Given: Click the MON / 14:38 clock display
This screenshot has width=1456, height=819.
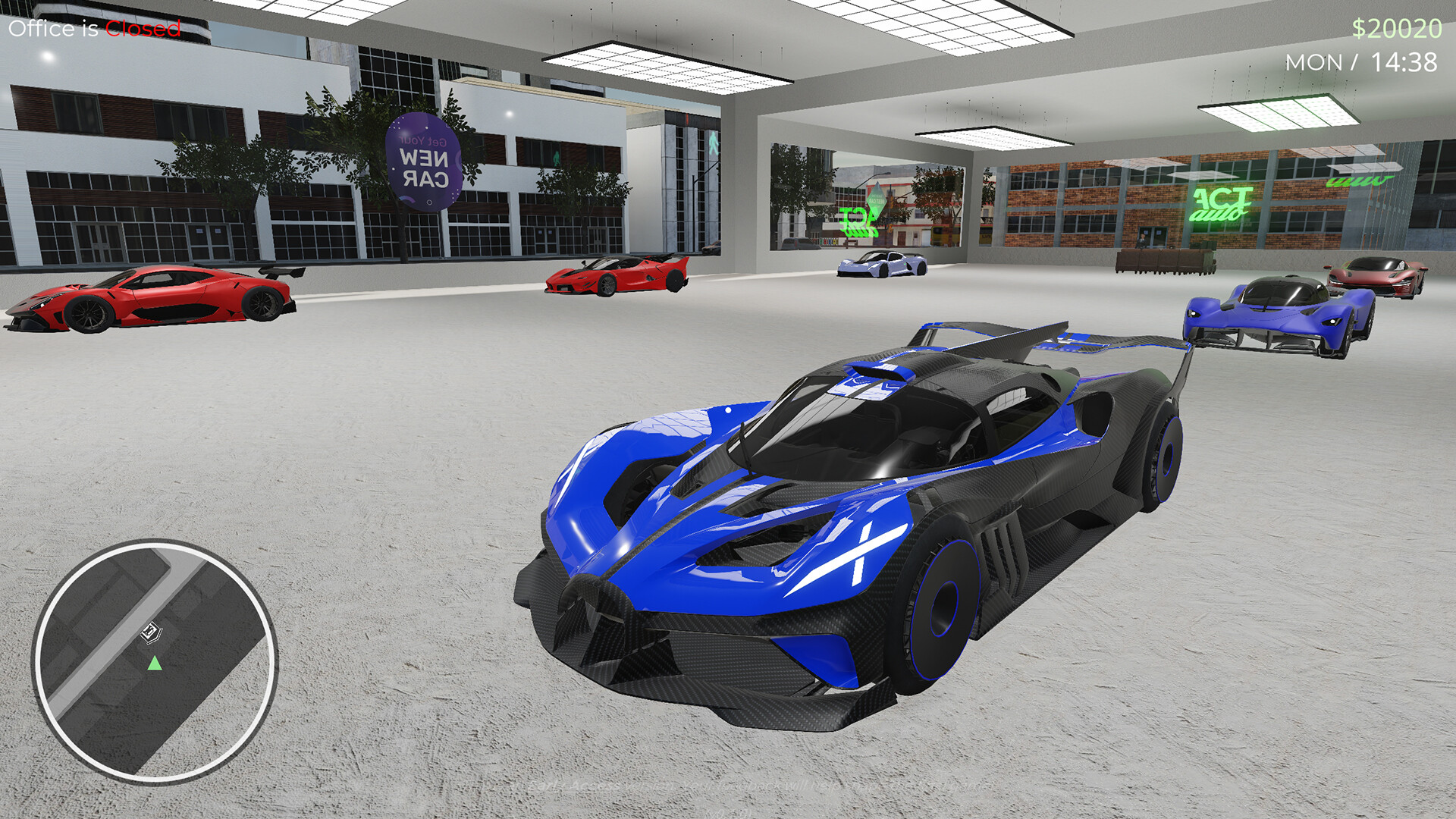Looking at the screenshot, I should tap(1365, 61).
